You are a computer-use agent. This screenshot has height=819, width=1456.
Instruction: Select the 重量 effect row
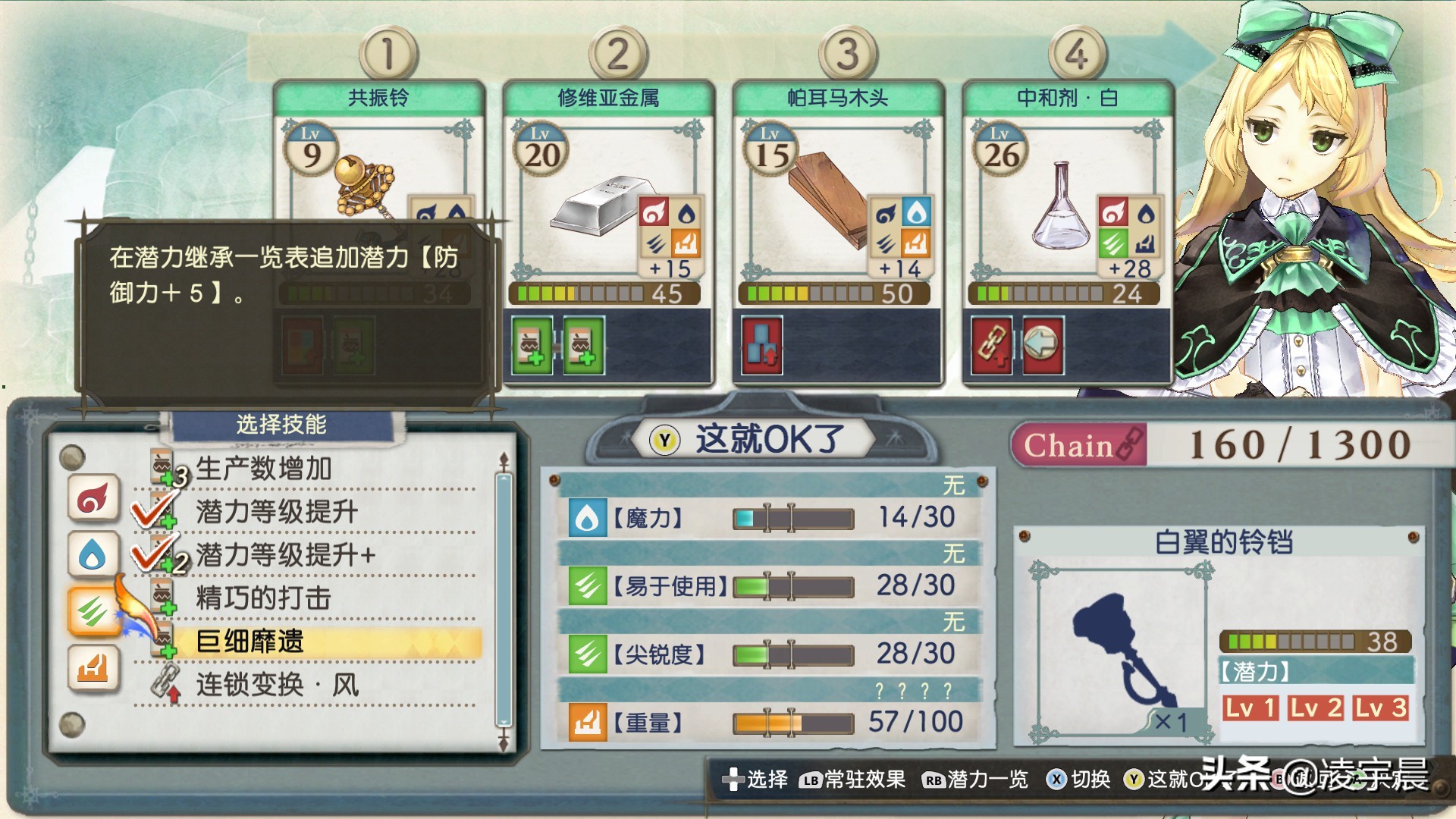coord(767,722)
